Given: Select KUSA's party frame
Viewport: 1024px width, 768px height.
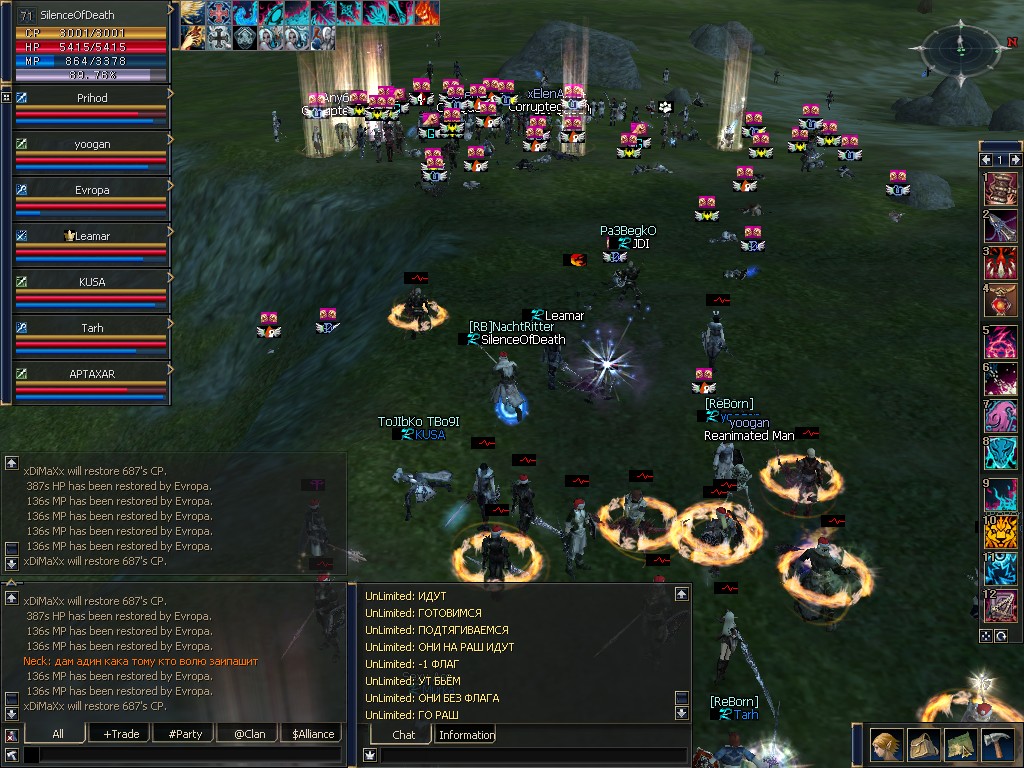Looking at the screenshot, I should (x=92, y=291).
